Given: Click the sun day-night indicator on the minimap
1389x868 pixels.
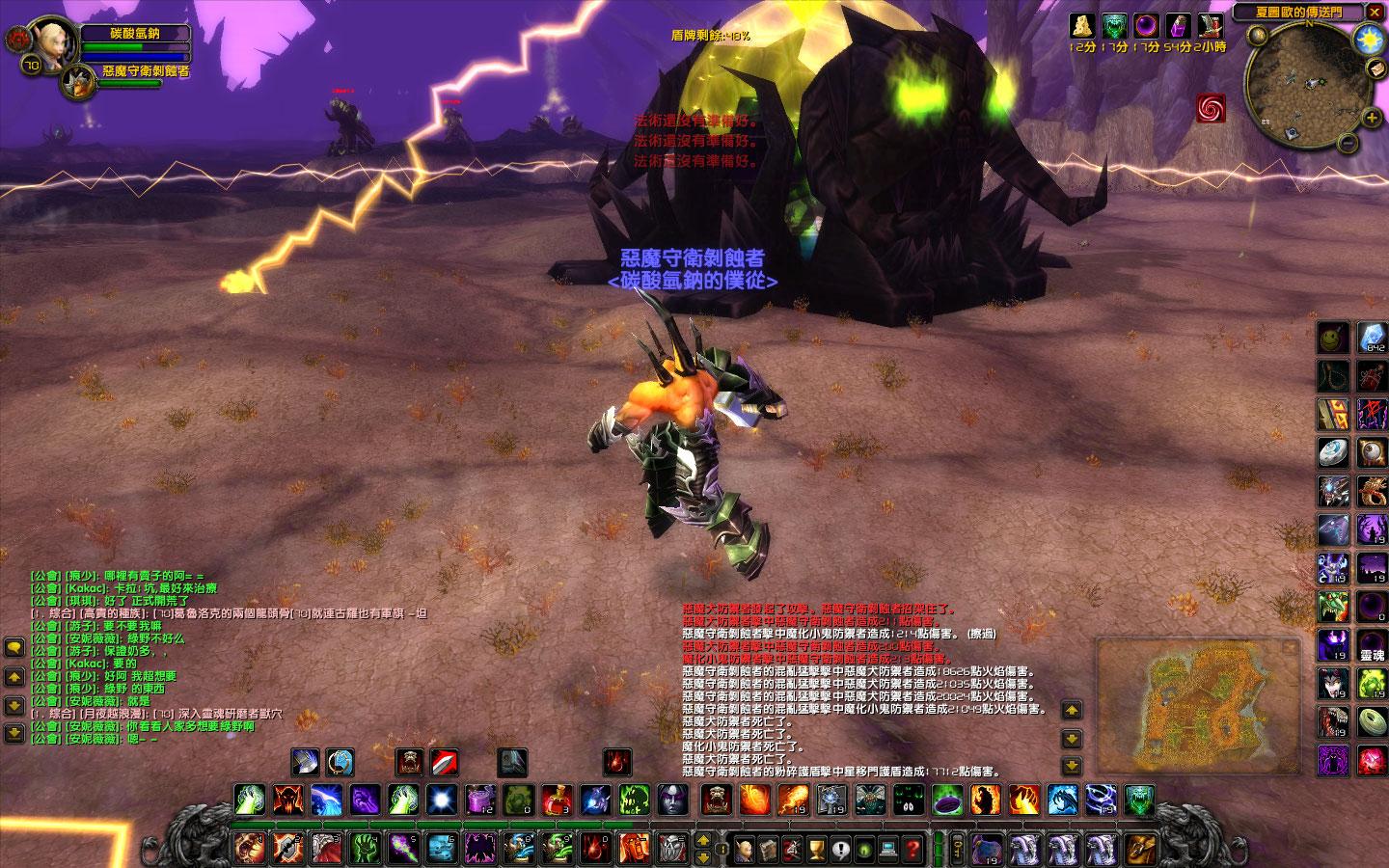Looking at the screenshot, I should pos(1368,40).
